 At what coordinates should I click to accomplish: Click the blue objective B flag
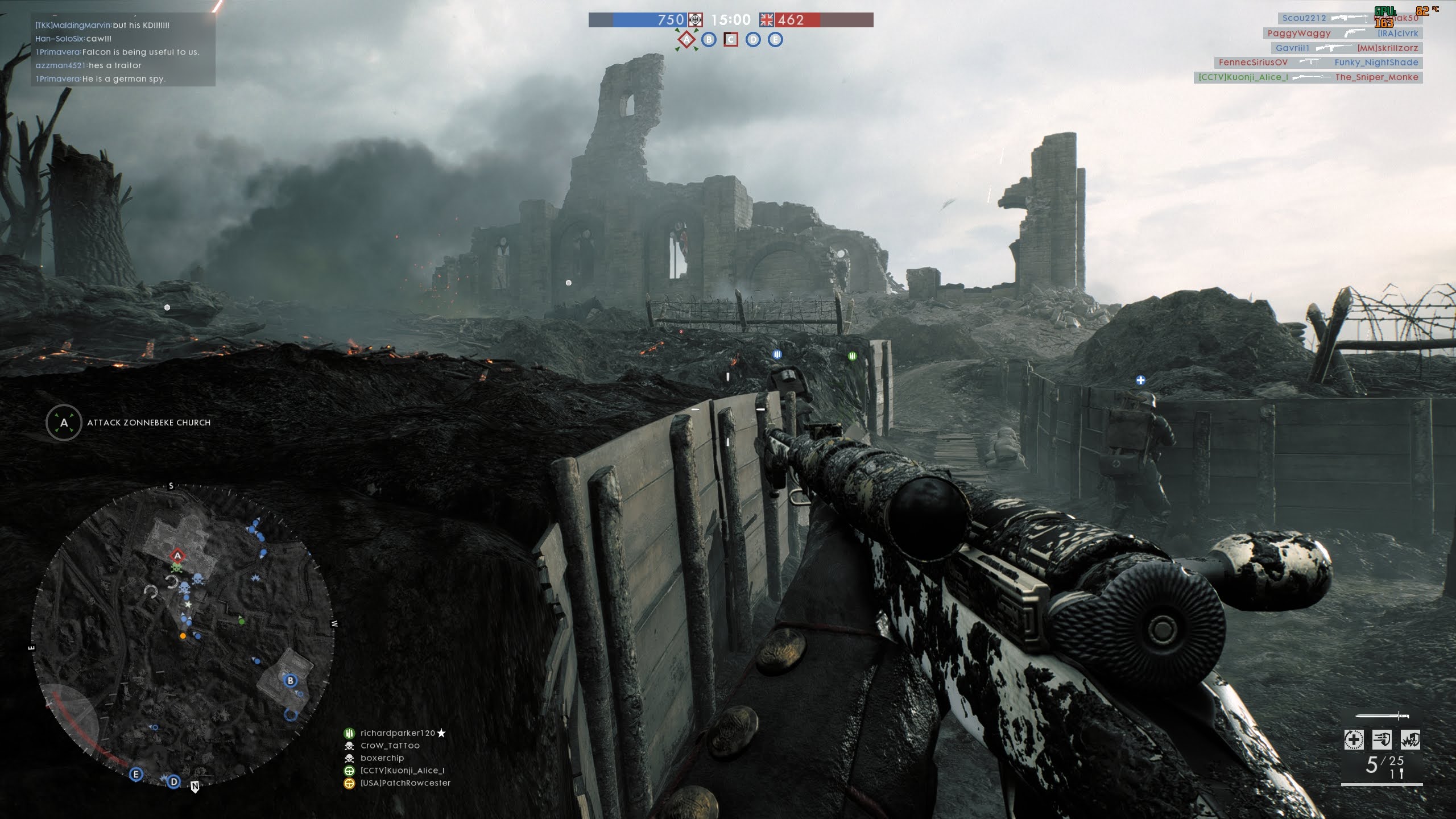click(x=709, y=40)
